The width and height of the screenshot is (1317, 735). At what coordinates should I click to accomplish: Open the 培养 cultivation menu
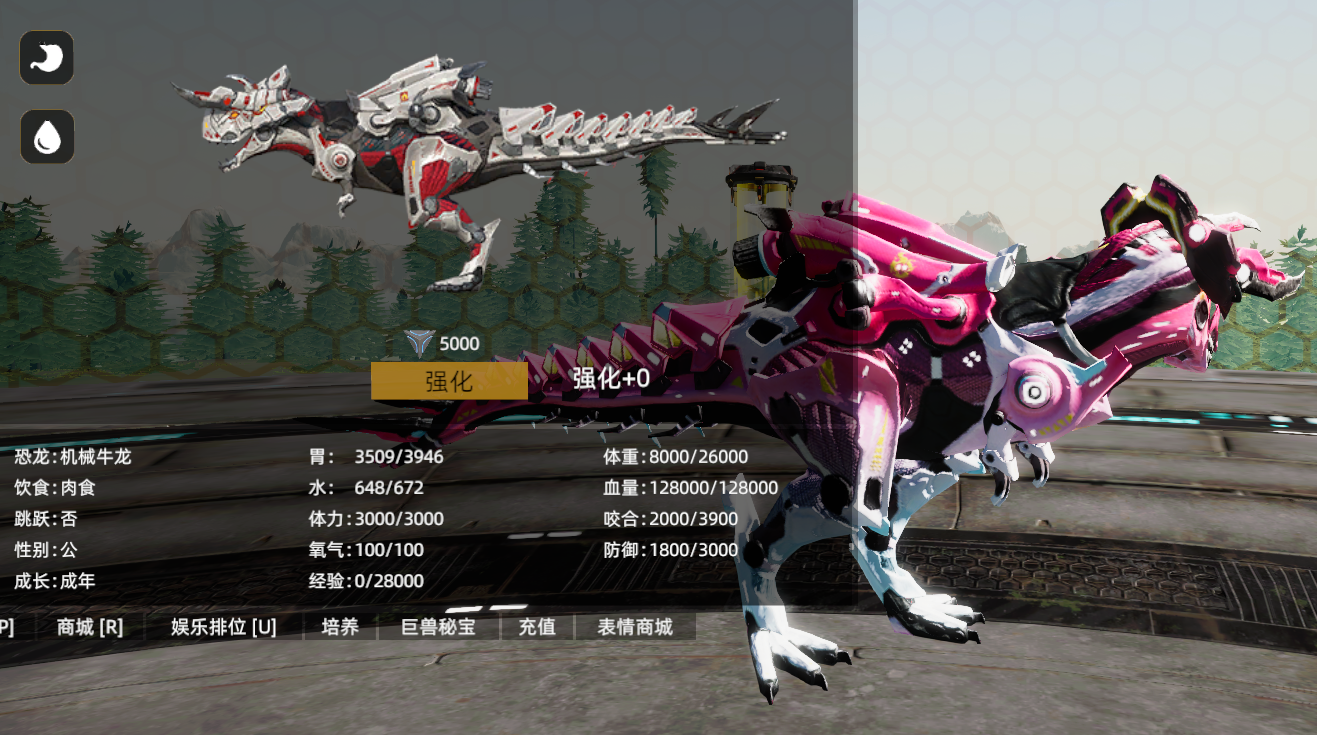[x=340, y=627]
